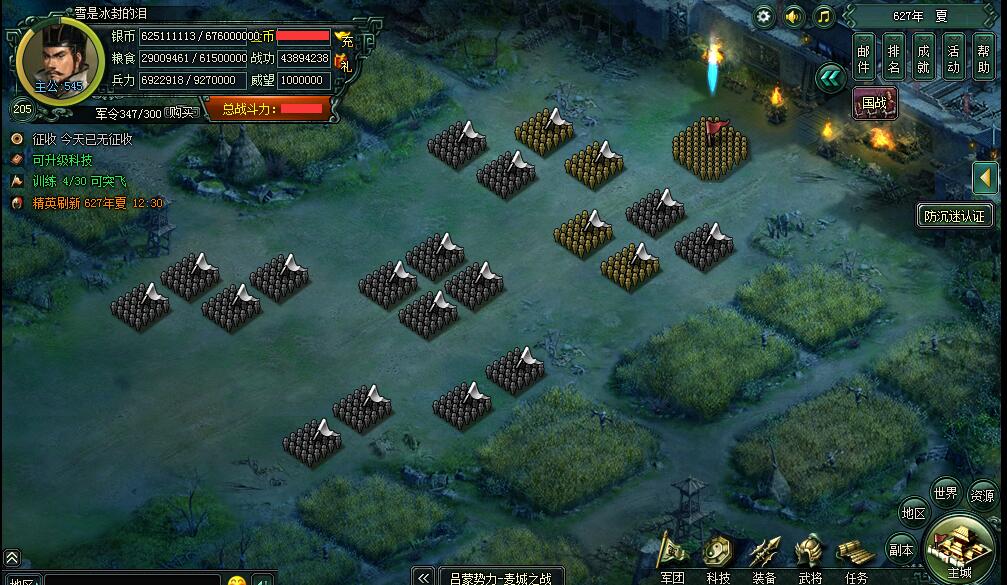
Task: Click the 可升级科技 tech upgrade reminder
Action: pyautogui.click(x=62, y=160)
